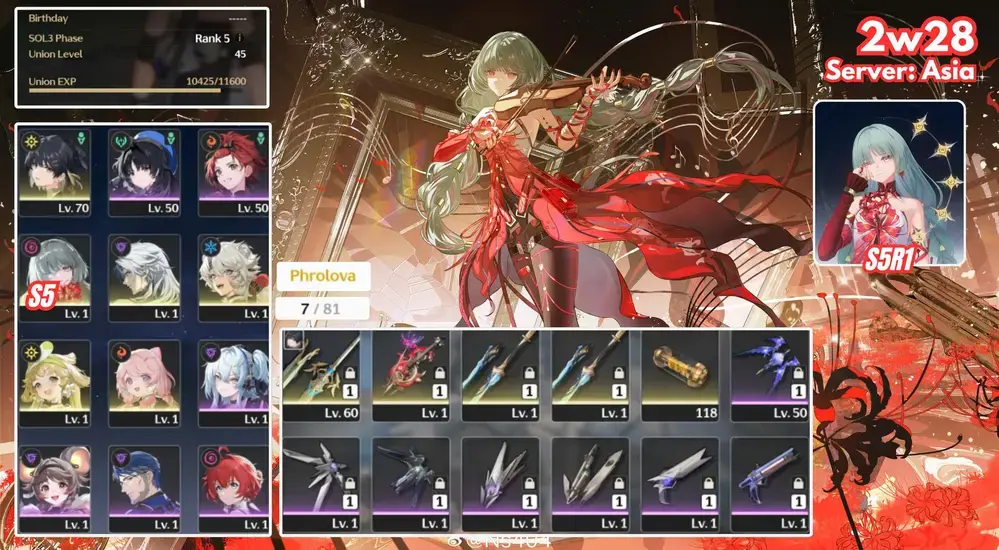Choose the blue-haired man with glasses
Viewport: 999px width, 550px height.
[145, 487]
